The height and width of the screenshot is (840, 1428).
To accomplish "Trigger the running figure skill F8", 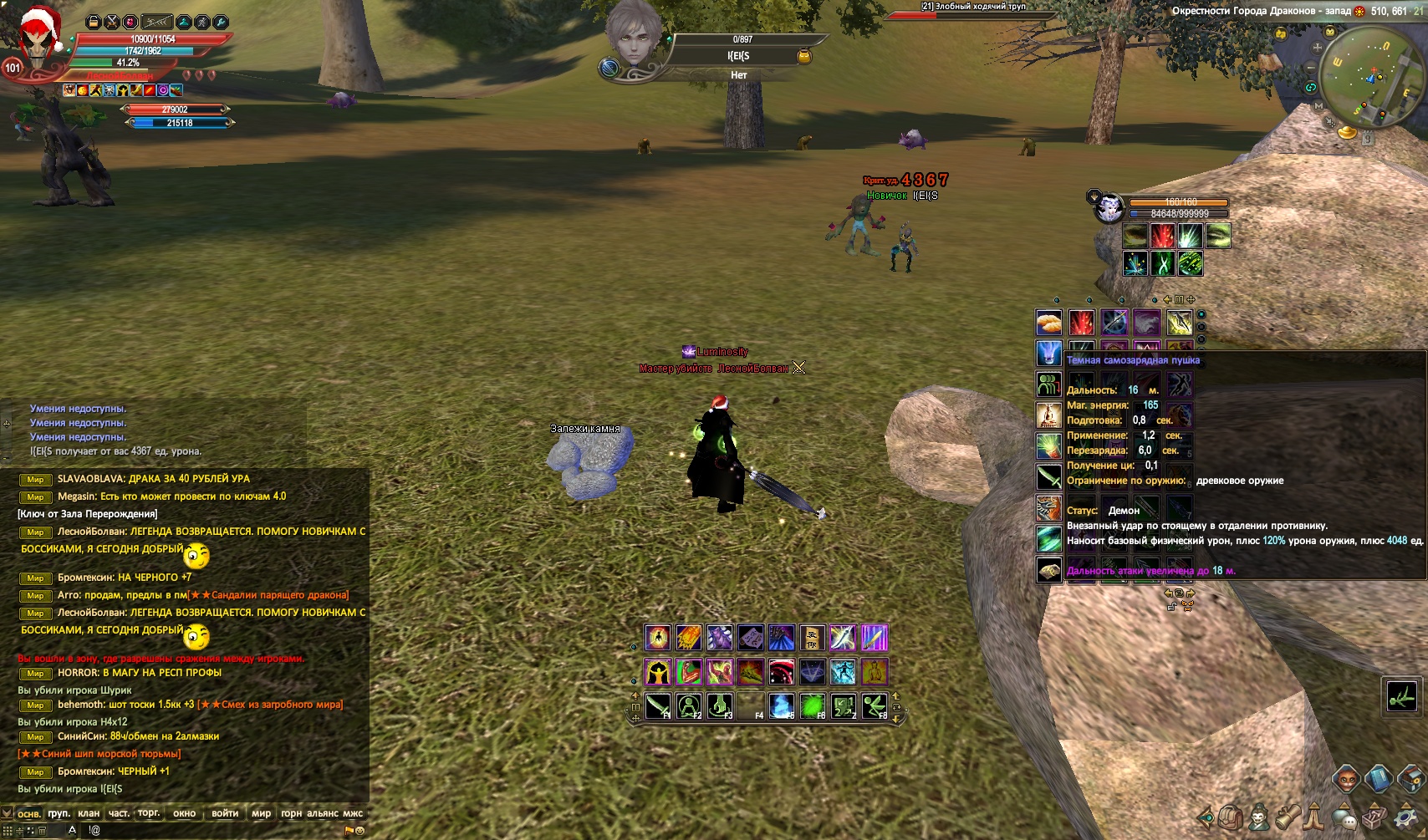I will tap(875, 706).
